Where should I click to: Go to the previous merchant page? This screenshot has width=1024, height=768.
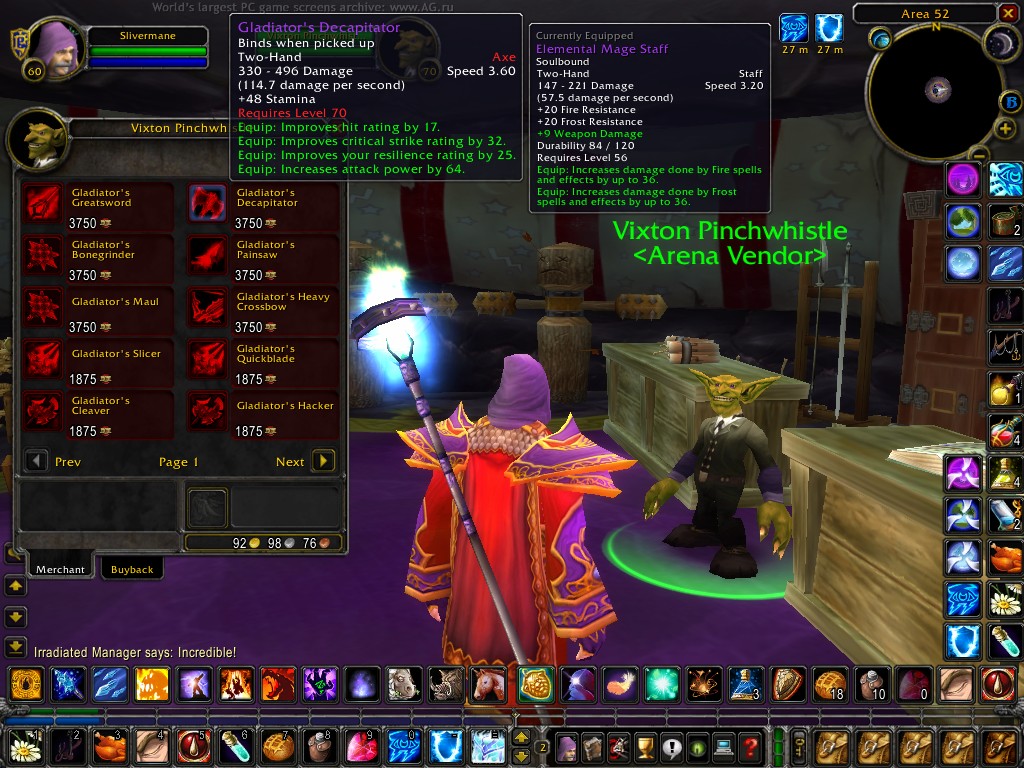36,461
